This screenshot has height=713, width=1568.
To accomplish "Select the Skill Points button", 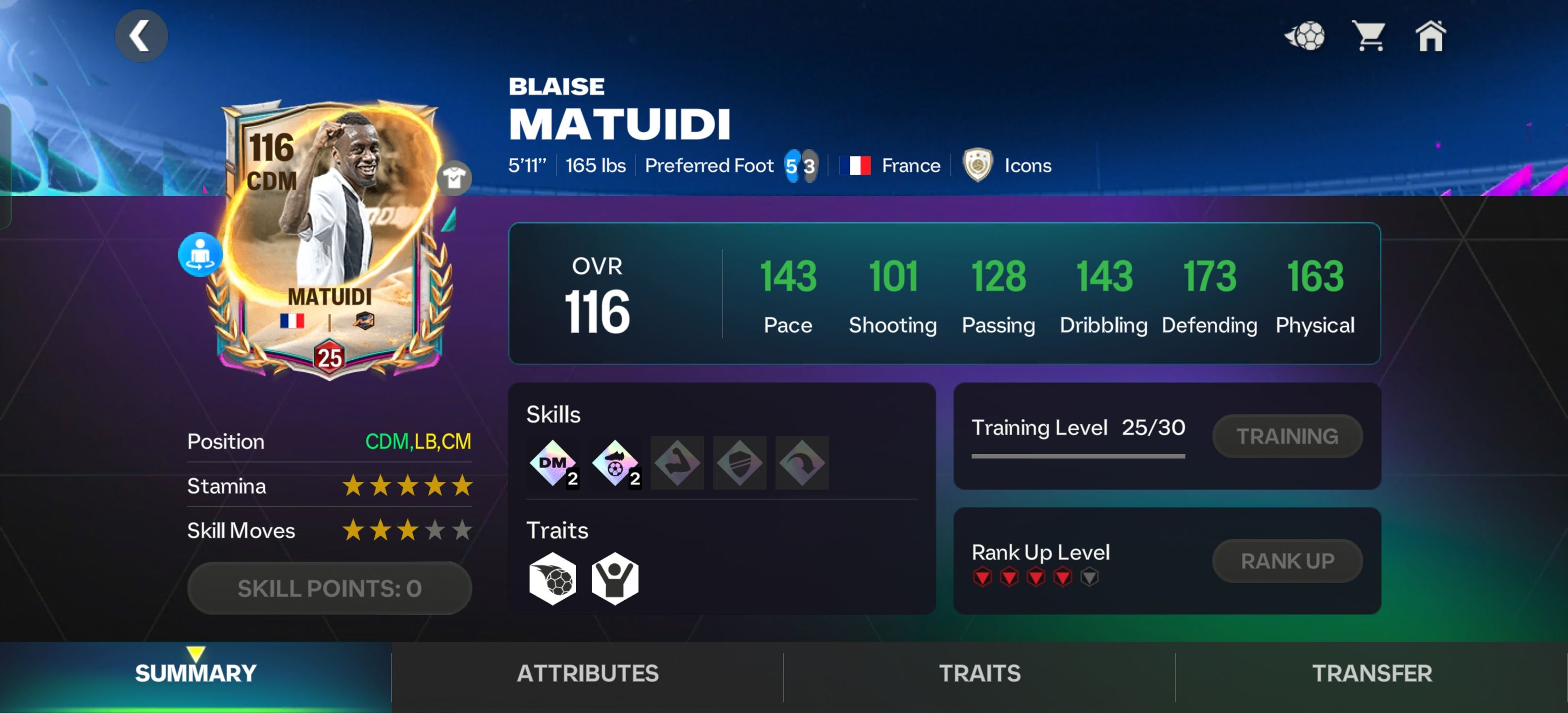I will [329, 588].
